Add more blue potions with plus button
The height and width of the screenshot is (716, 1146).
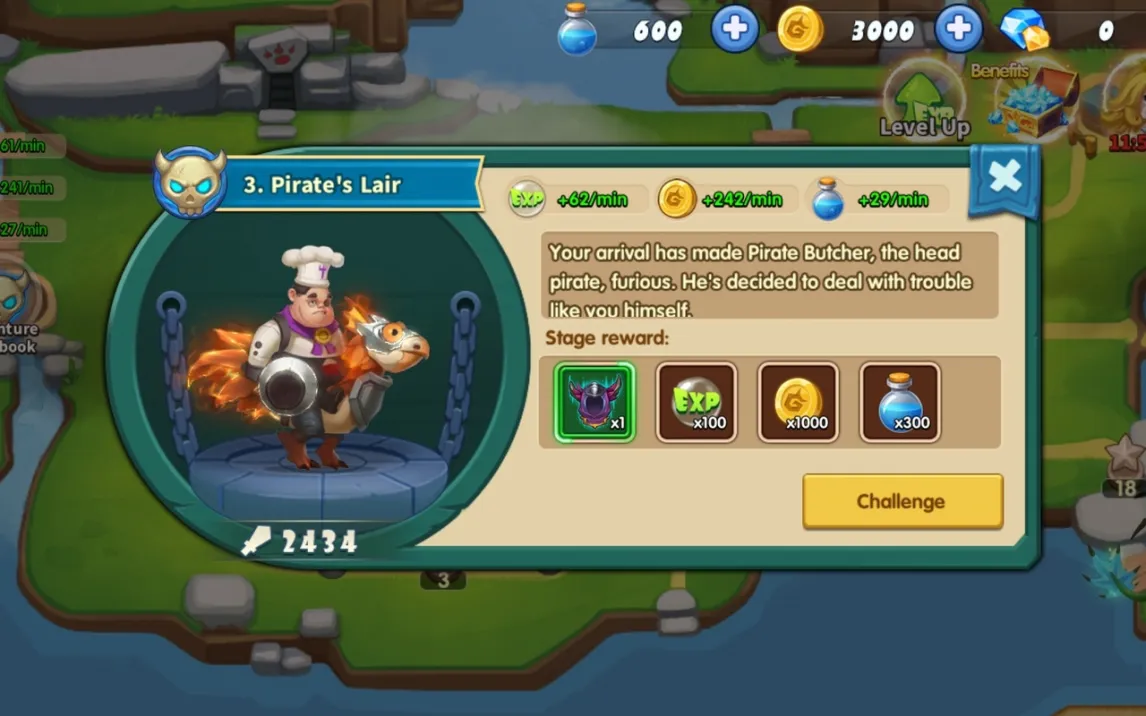click(x=734, y=30)
